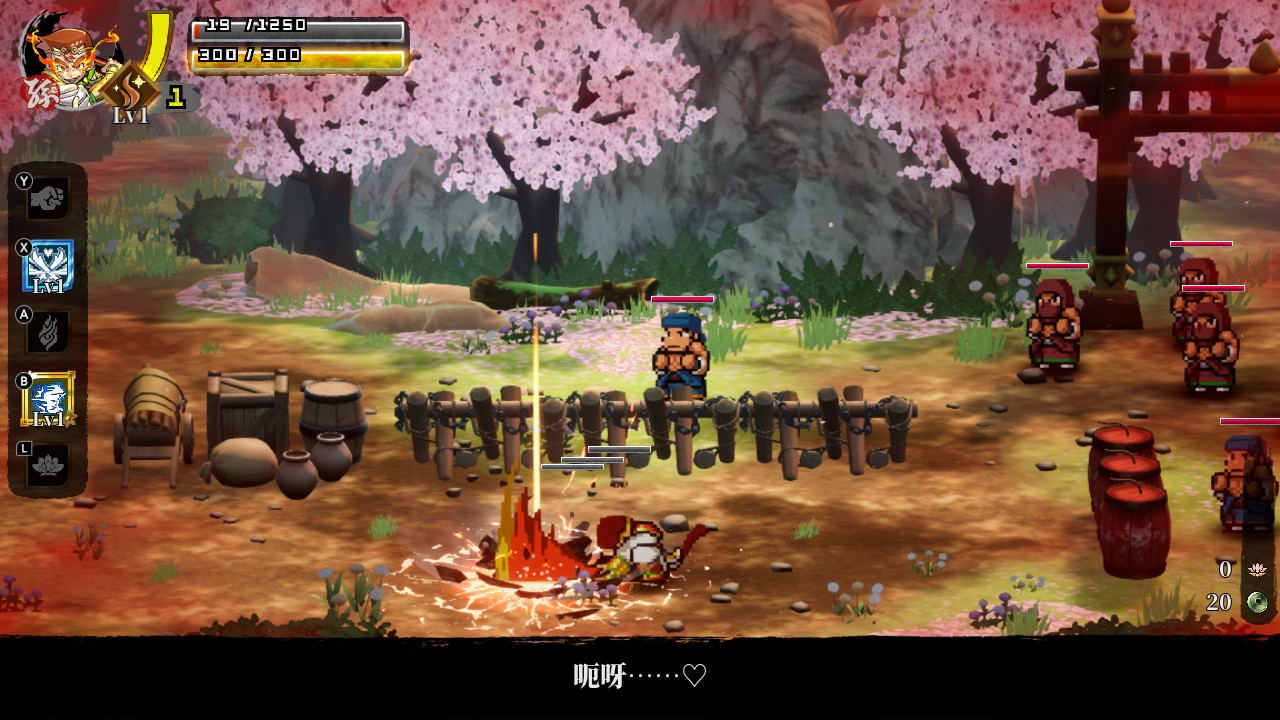Click the coin count showing 20
The height and width of the screenshot is (720, 1280).
1219,603
